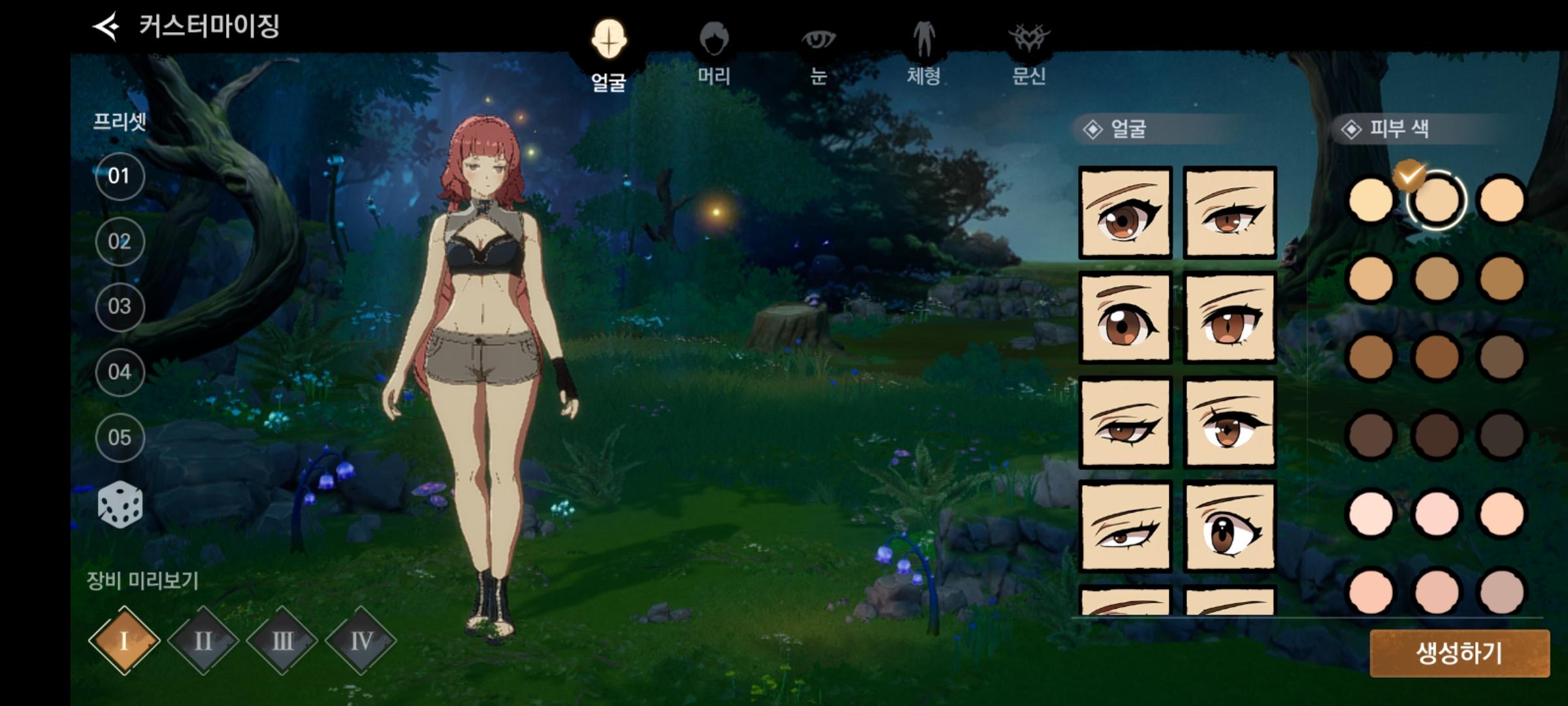
Task: Preview equipment set II
Action: tap(203, 641)
